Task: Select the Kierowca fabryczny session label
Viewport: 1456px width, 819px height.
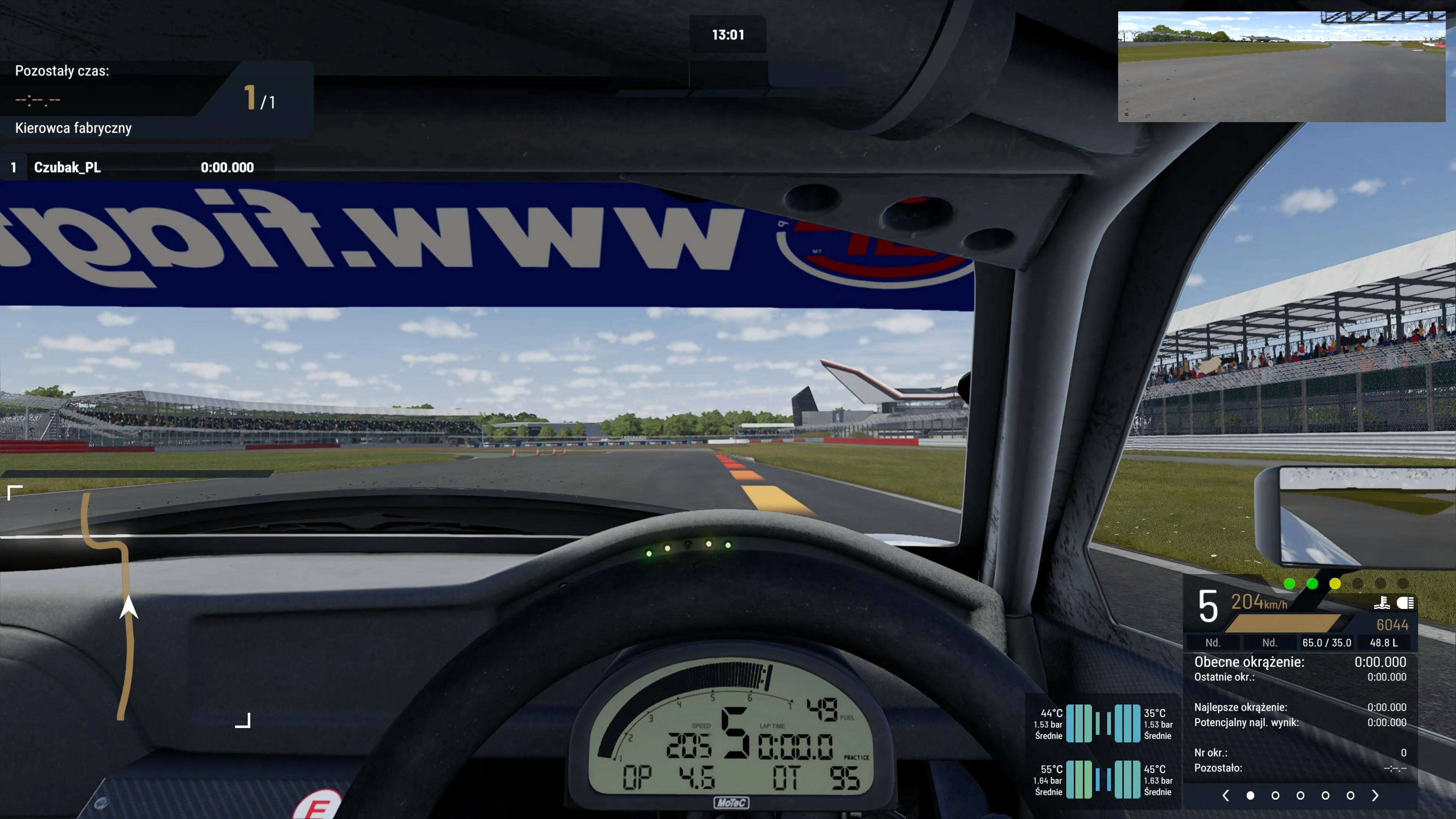Action: tap(74, 128)
